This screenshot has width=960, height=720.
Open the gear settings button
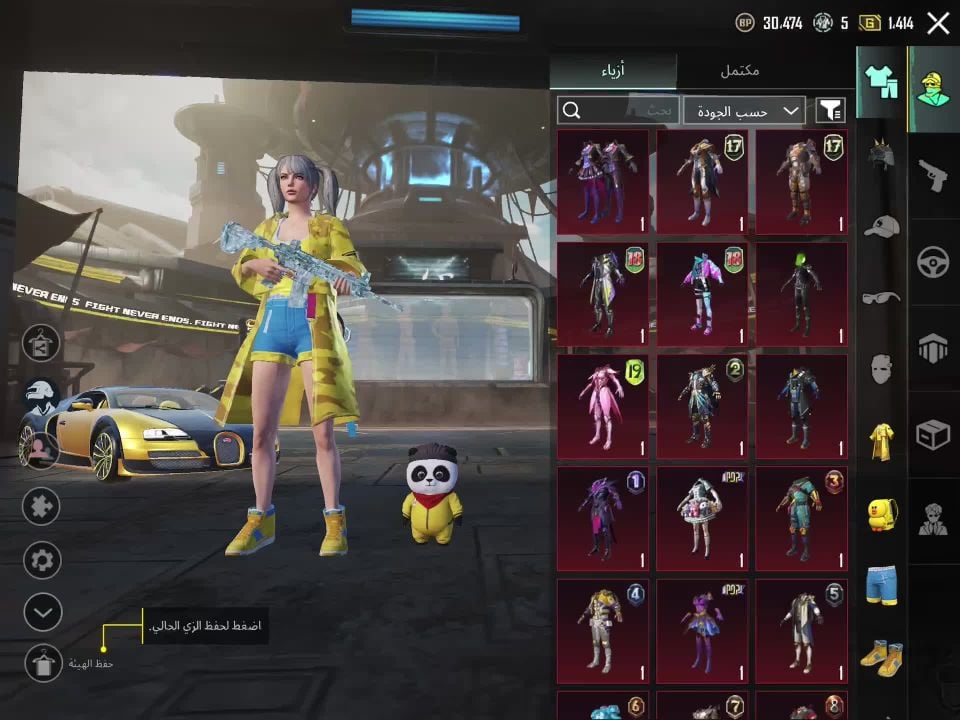point(42,559)
